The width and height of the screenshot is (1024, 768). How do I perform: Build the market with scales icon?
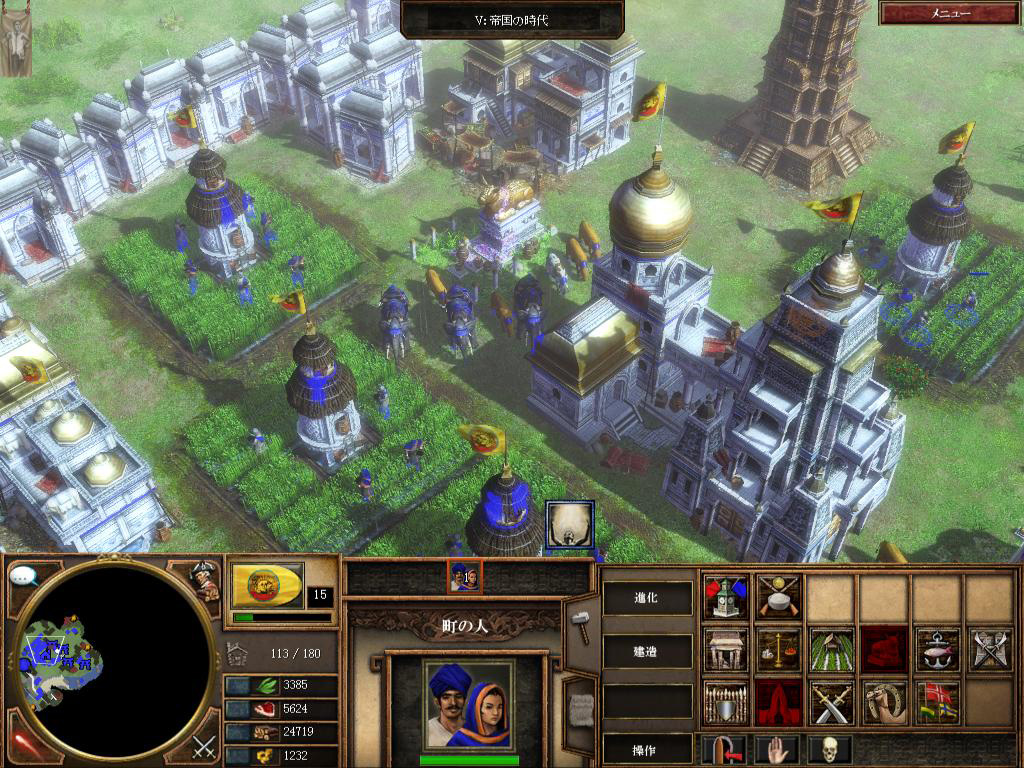pos(778,649)
